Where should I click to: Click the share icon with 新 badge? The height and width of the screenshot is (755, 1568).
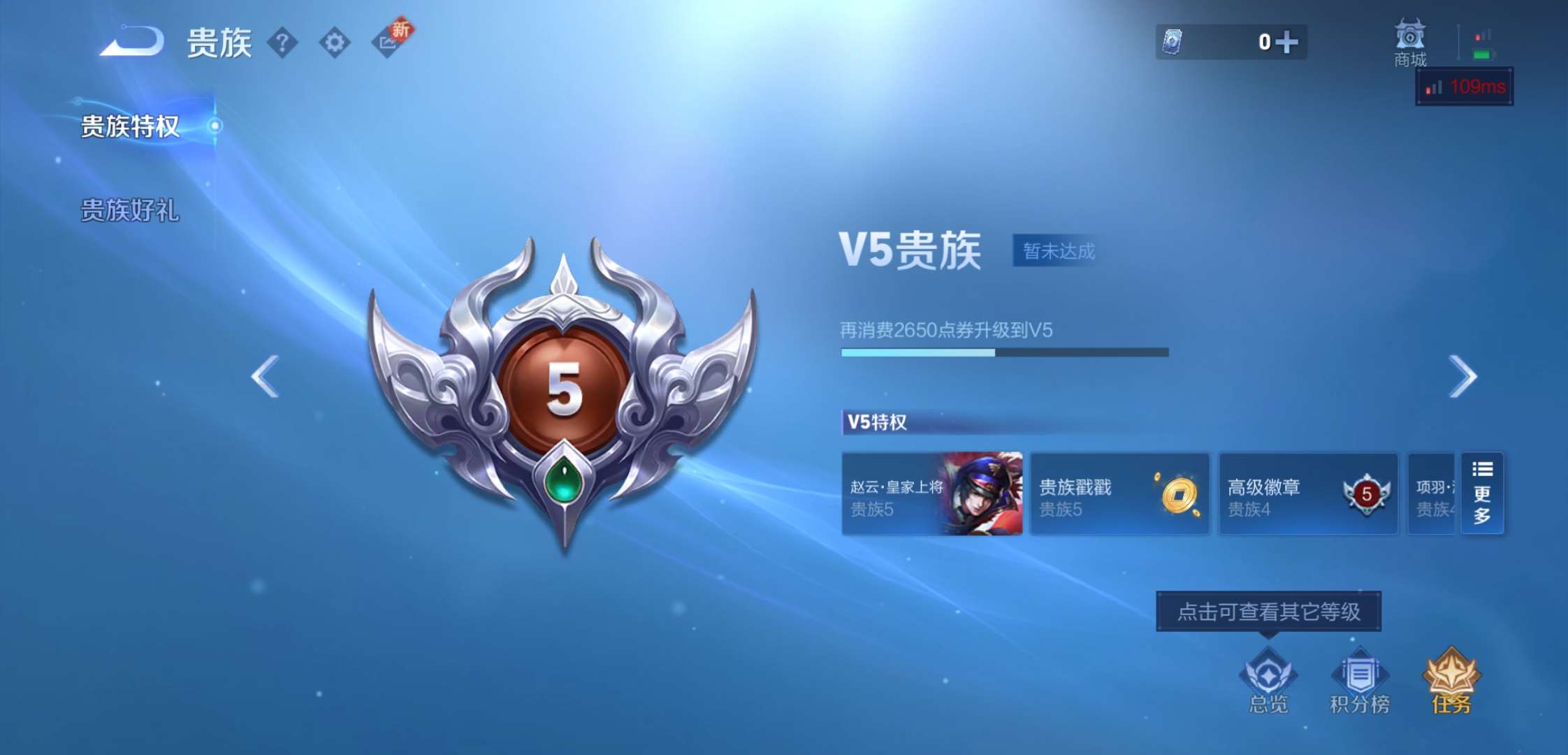pos(389,43)
